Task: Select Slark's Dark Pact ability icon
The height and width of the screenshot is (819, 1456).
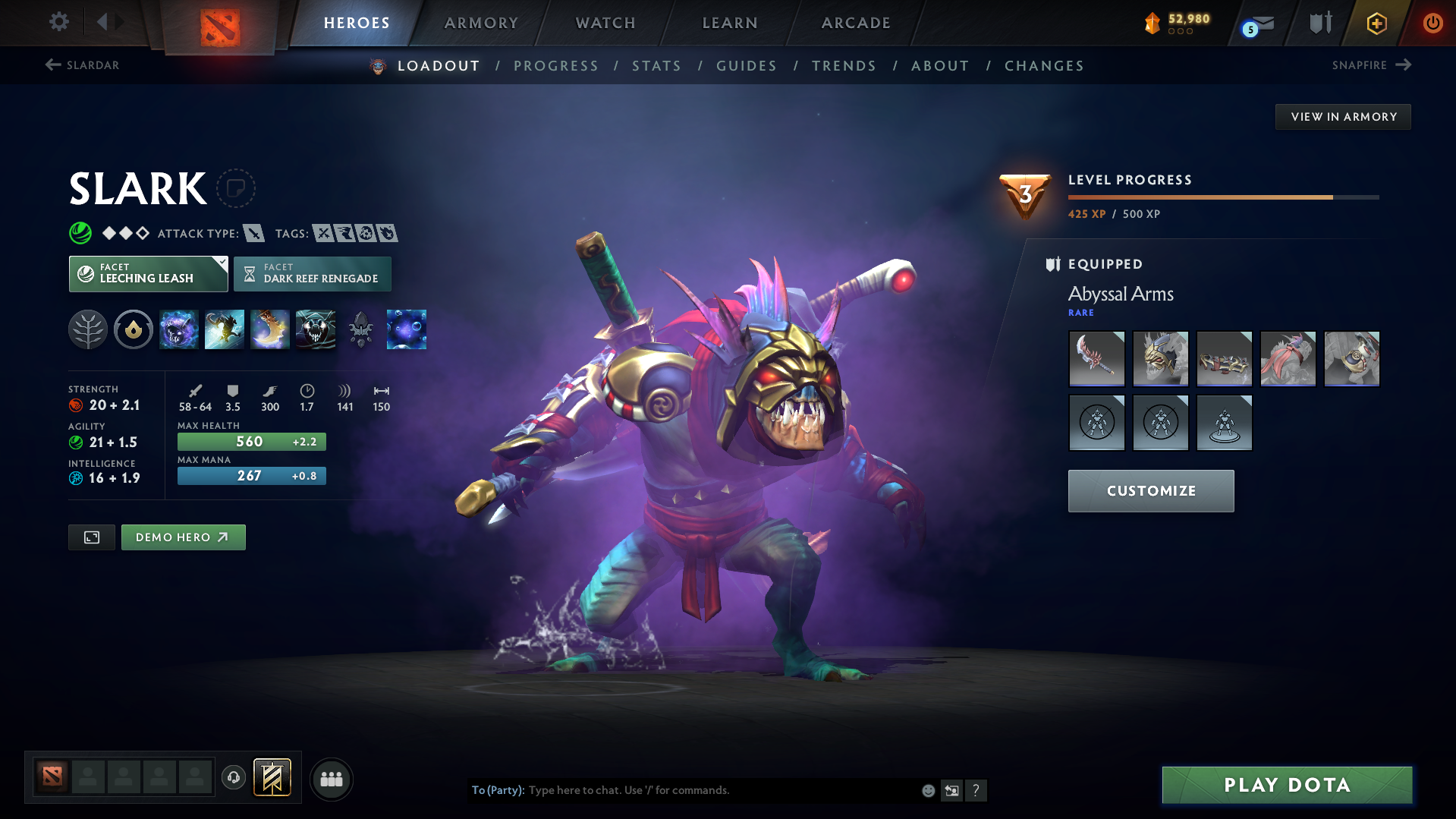Action: 179,329
